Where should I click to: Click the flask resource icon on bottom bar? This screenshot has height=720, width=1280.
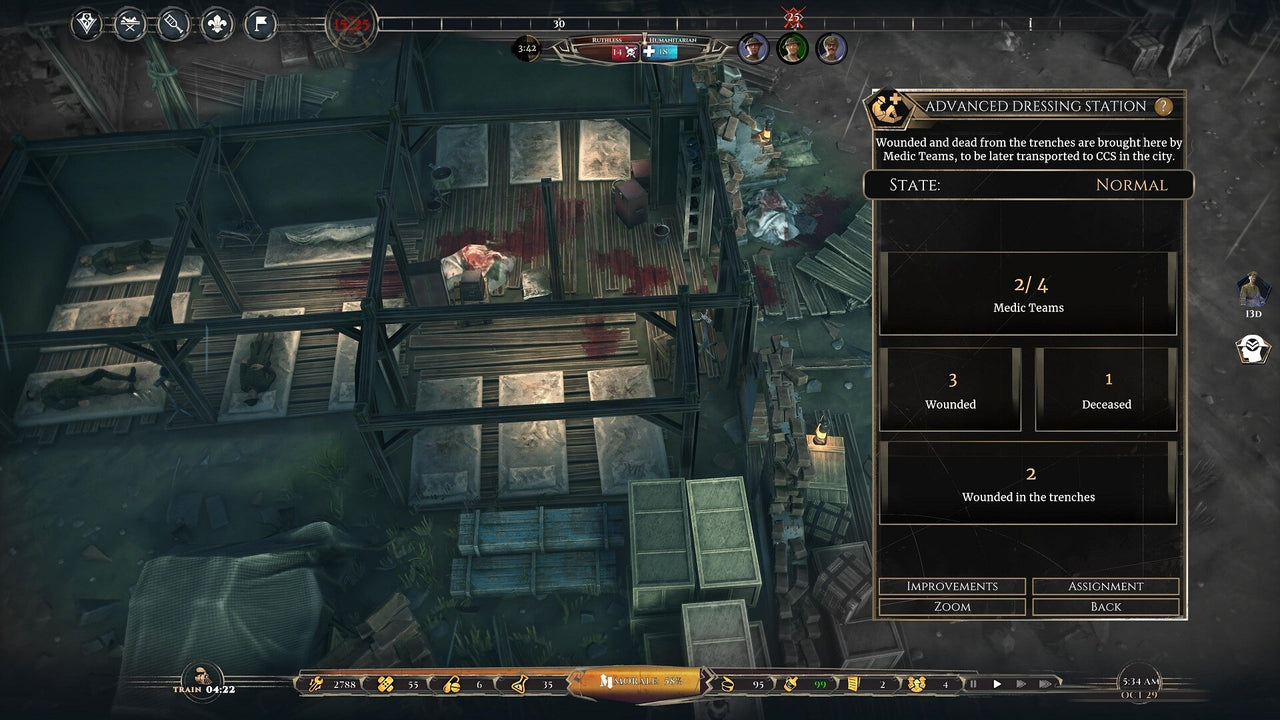click(x=519, y=684)
